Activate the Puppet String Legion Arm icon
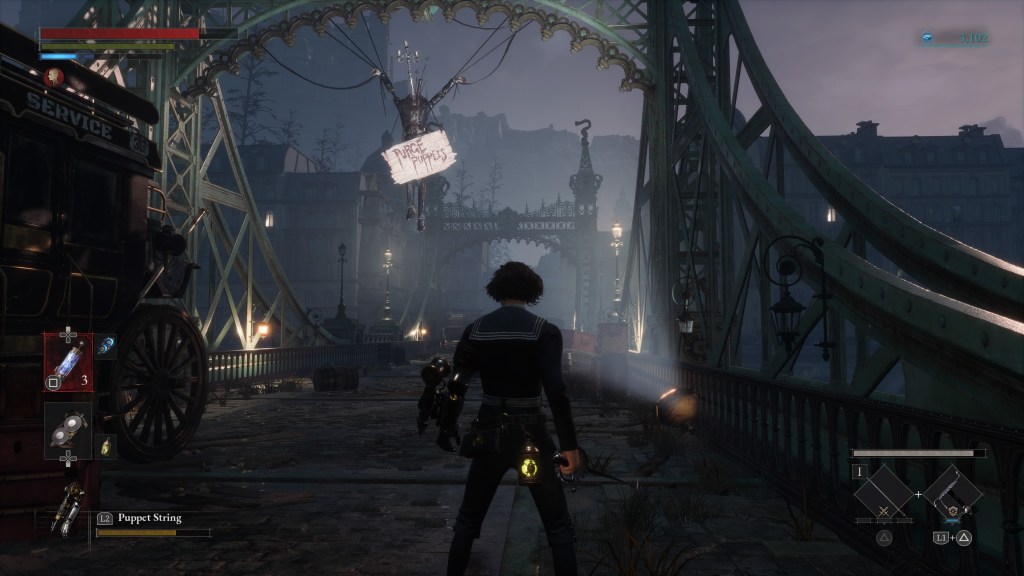The width and height of the screenshot is (1024, 576). click(71, 501)
